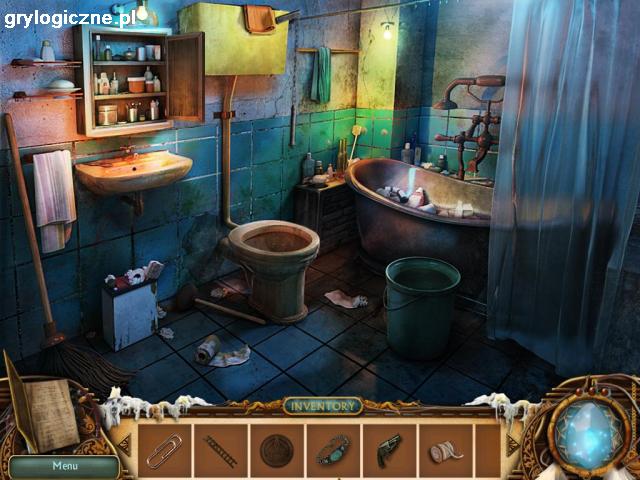Choose the bandage roll inventory item
640x480 pixels.
pyautogui.click(x=446, y=451)
